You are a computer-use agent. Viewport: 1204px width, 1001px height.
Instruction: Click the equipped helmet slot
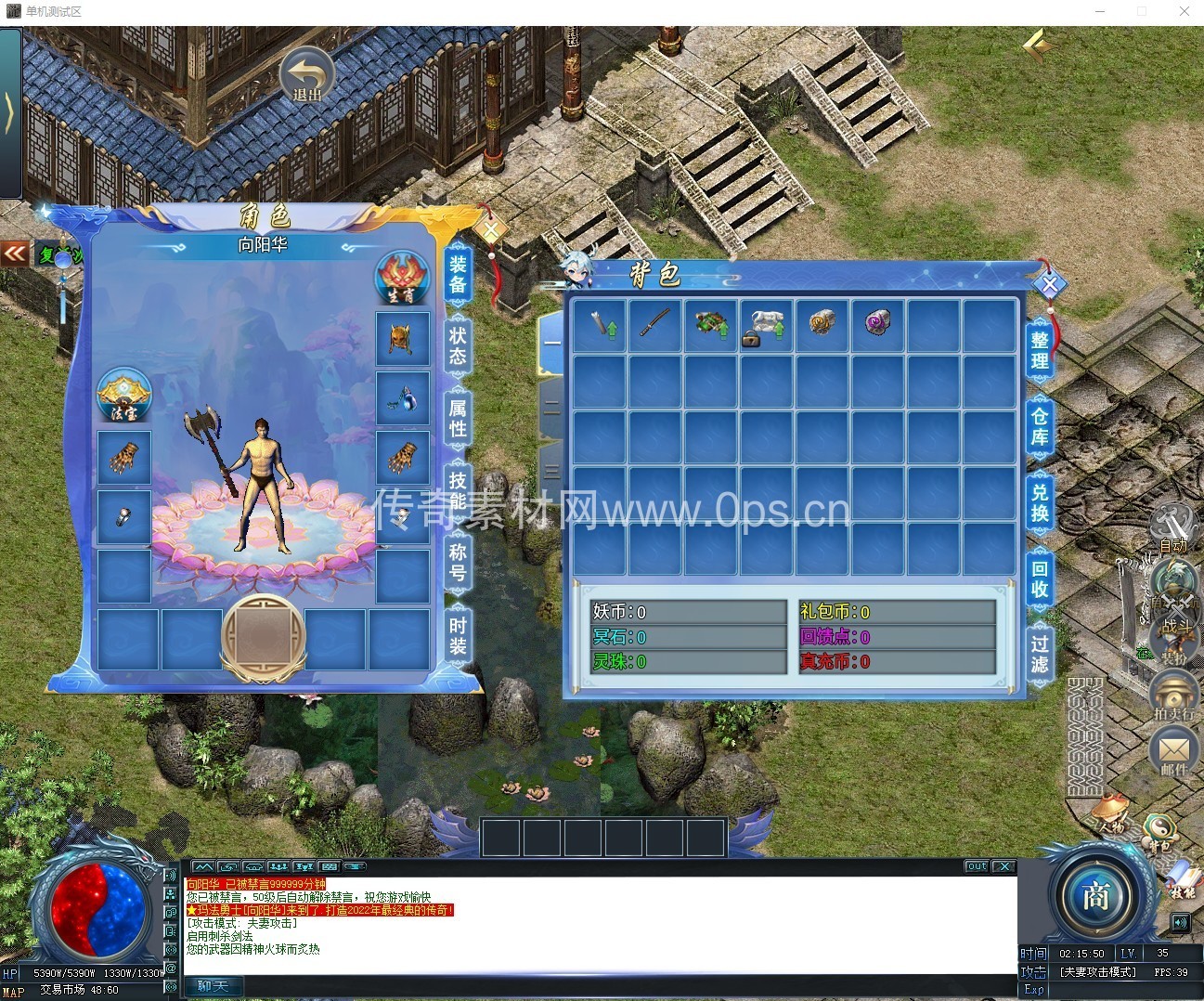pyautogui.click(x=402, y=339)
